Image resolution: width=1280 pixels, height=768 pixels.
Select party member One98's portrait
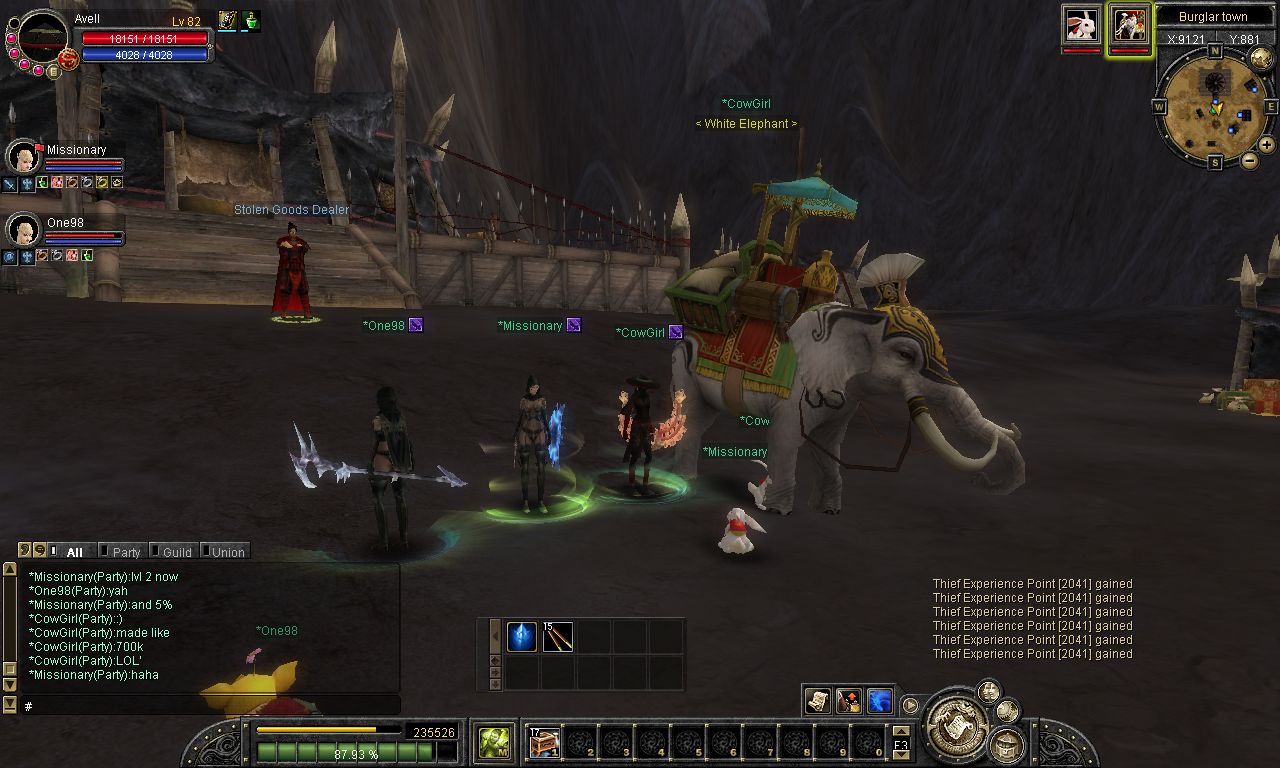tap(22, 230)
